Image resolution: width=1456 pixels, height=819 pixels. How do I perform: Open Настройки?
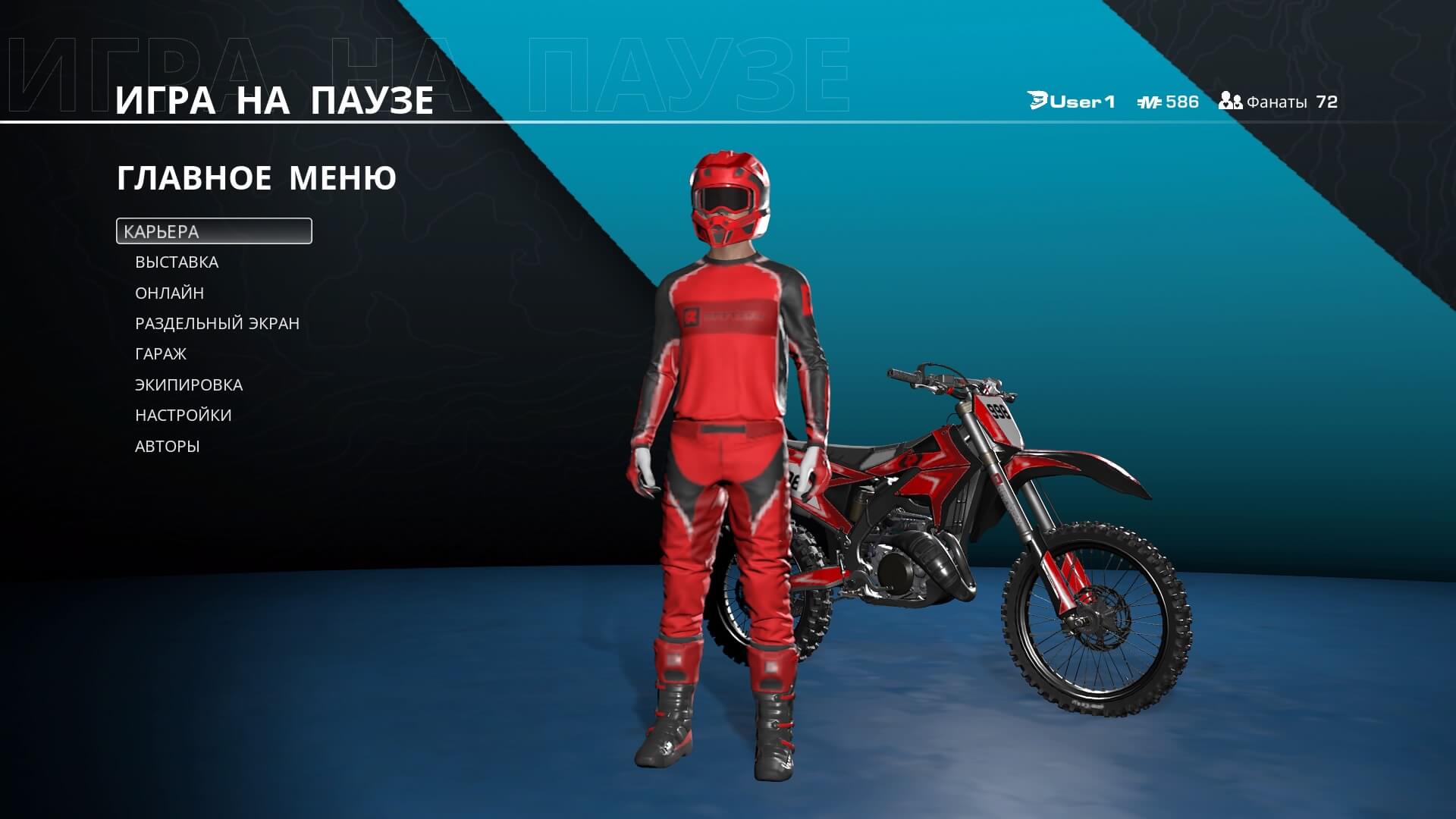point(184,416)
